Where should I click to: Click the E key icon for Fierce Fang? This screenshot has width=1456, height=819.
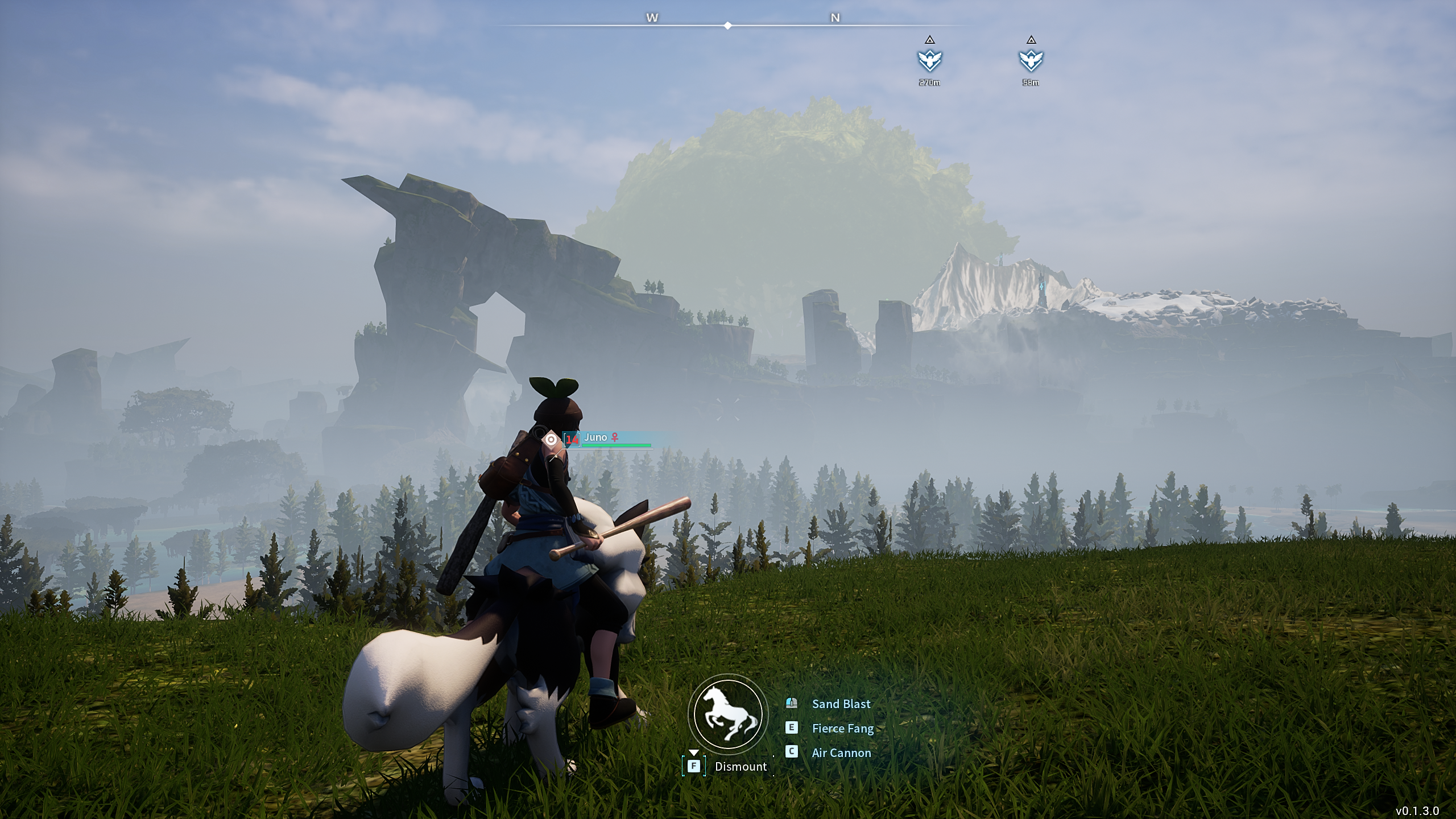pyautogui.click(x=791, y=728)
